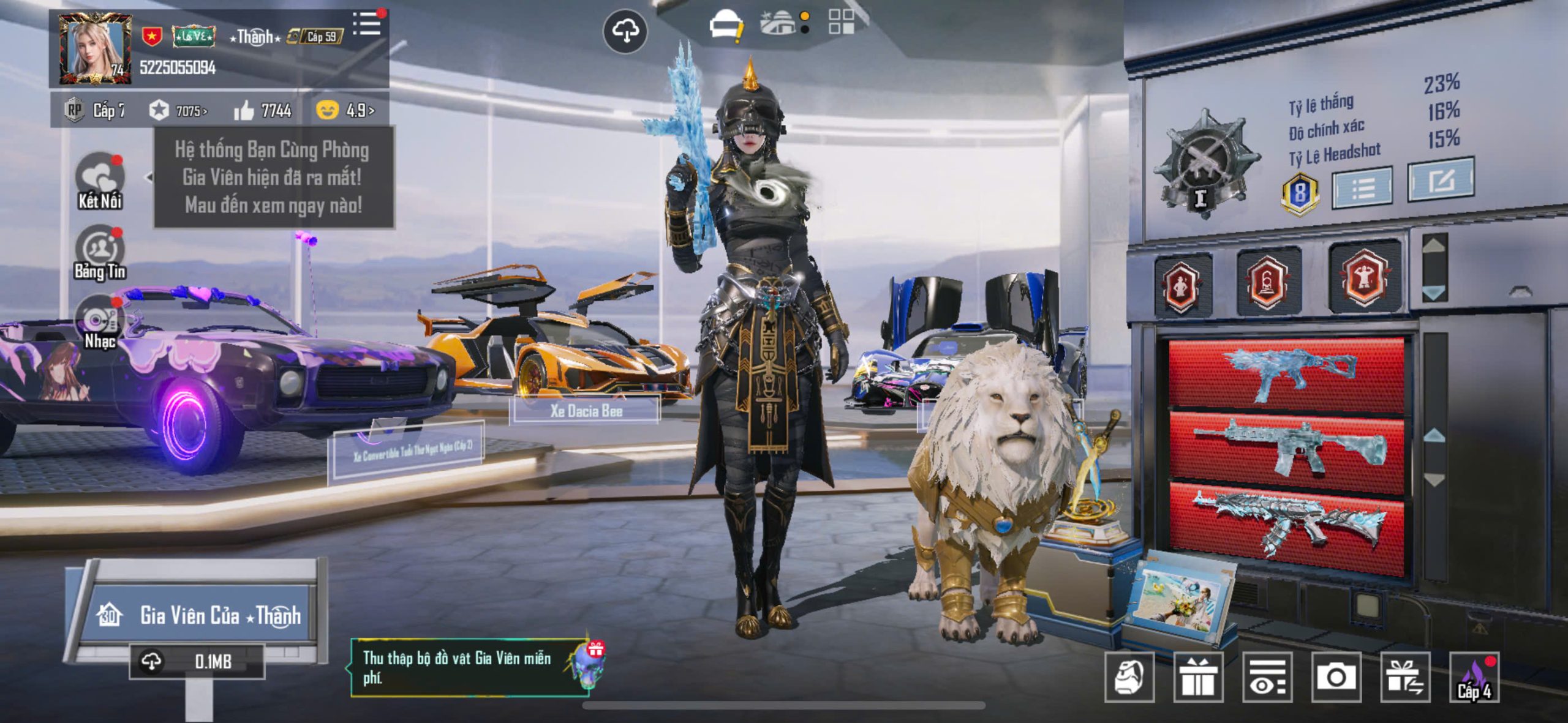Open the camera screenshot button
1568x723 pixels.
(1336, 677)
